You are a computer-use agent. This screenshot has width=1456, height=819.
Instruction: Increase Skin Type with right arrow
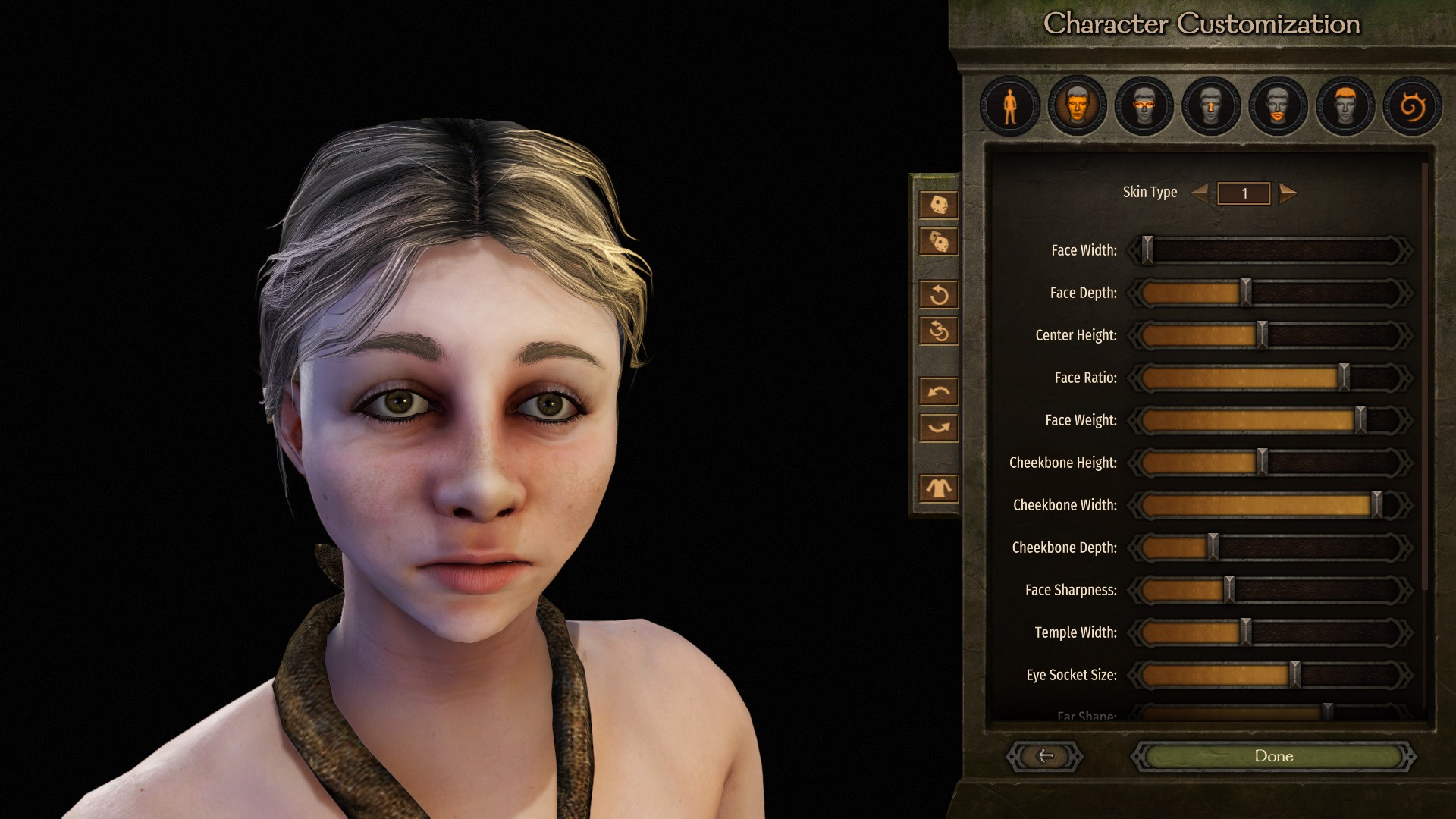(1288, 193)
